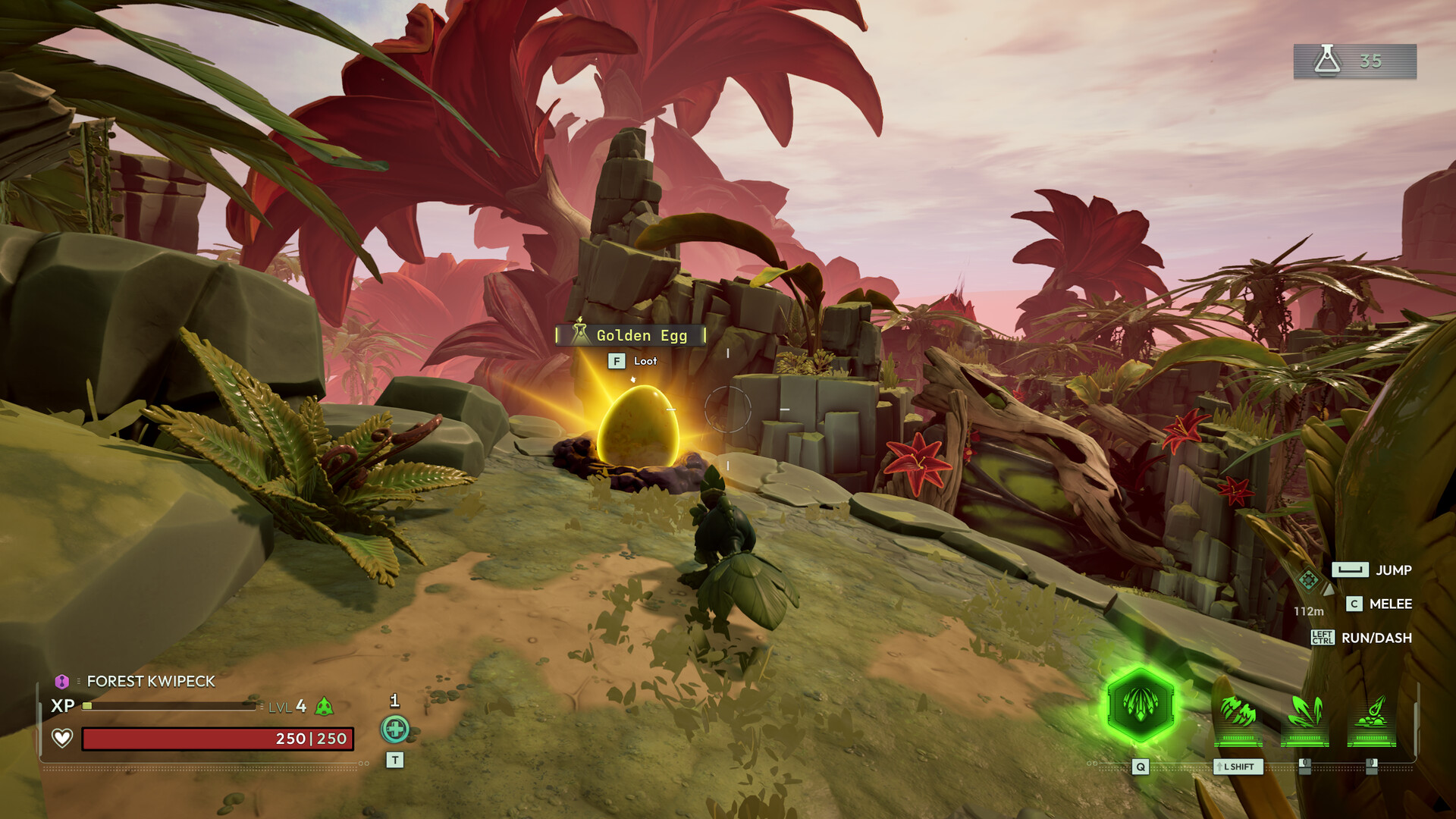The image size is (1456, 819).
Task: Select the diamond objective waypoint marker
Action: tap(1308, 581)
